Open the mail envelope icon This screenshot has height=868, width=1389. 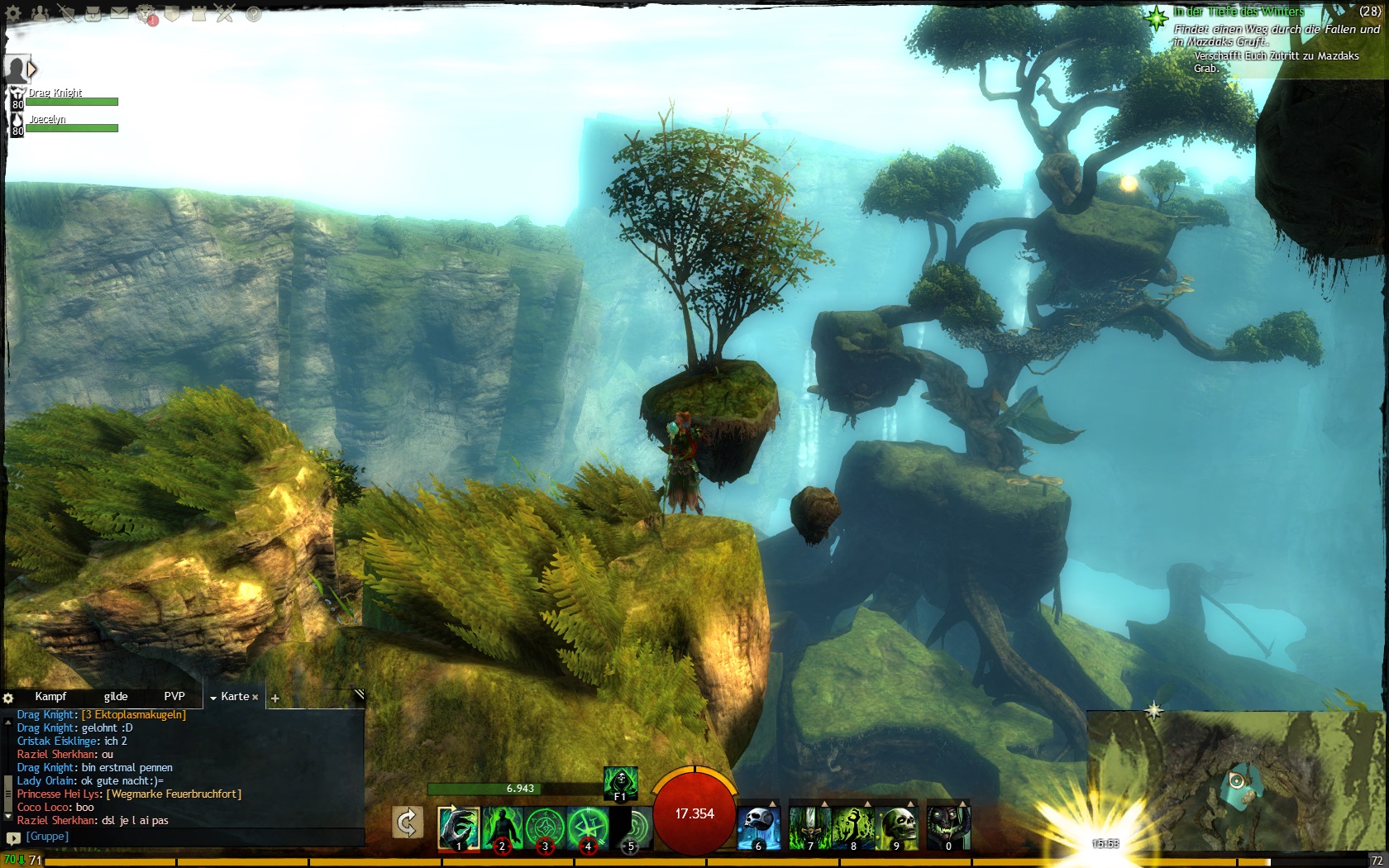click(x=120, y=13)
